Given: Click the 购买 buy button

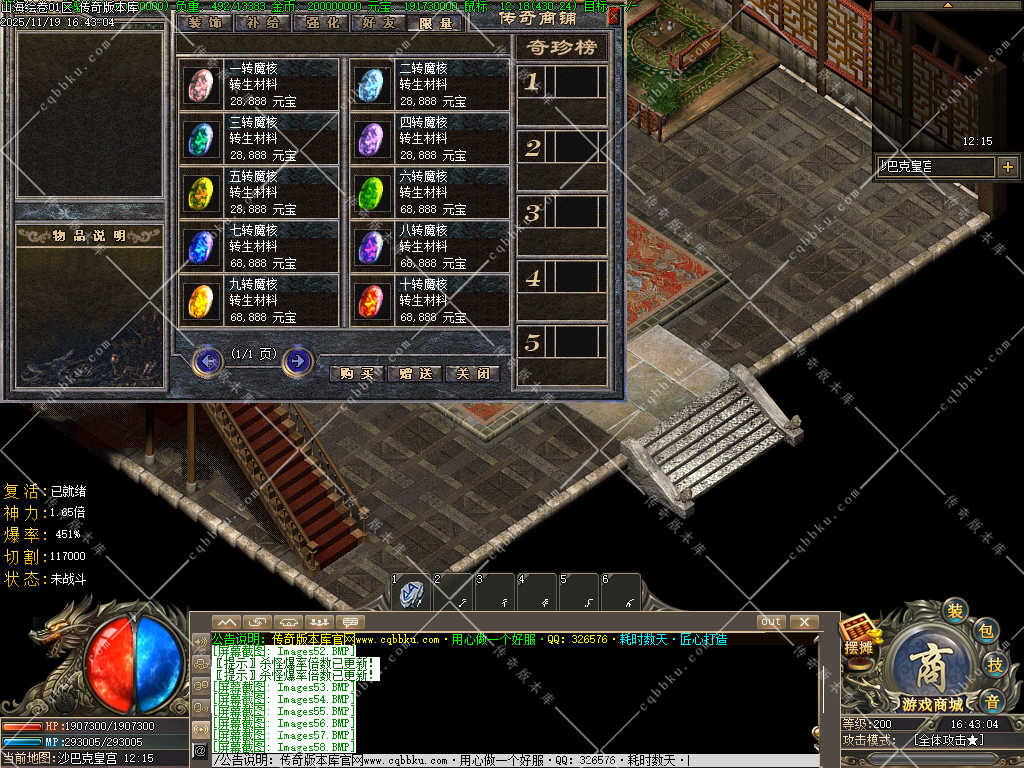Looking at the screenshot, I should [x=356, y=374].
